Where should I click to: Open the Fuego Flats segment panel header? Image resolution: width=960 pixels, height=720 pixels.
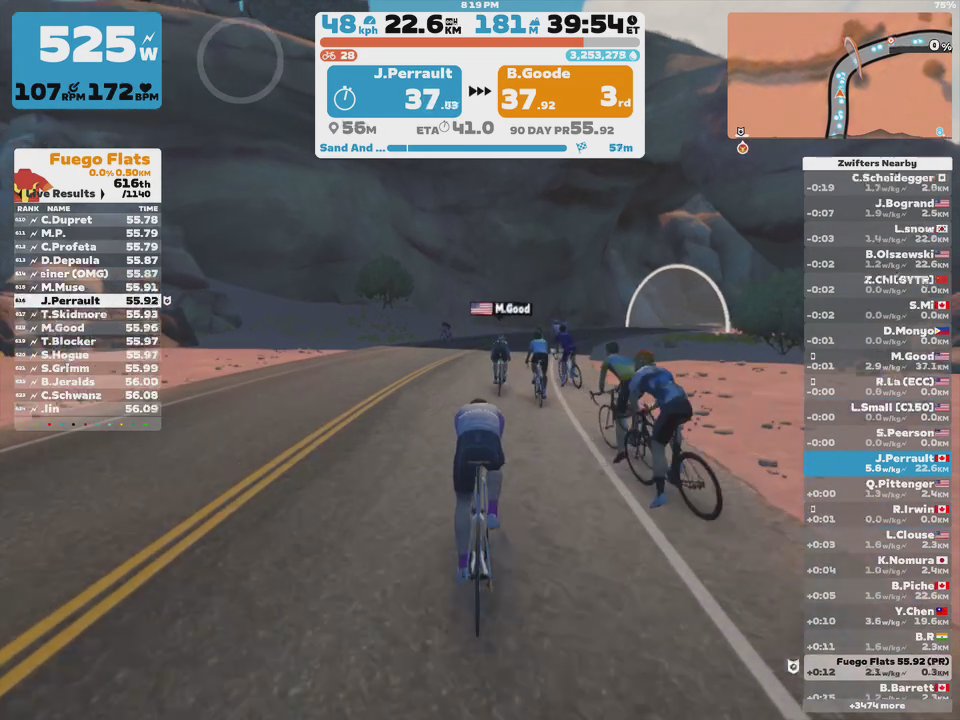pyautogui.click(x=98, y=159)
